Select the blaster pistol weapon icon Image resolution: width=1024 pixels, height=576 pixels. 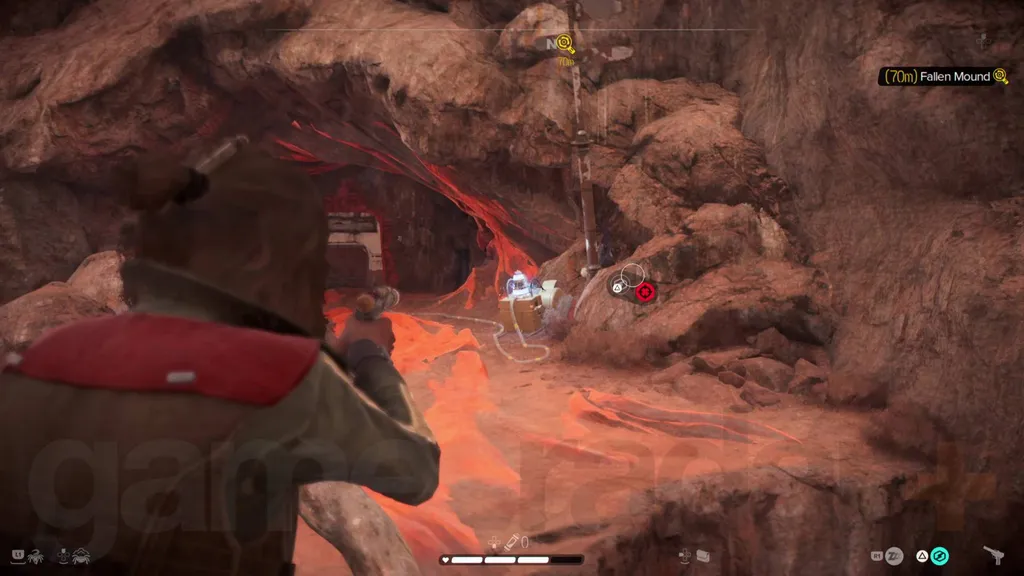coord(995,555)
